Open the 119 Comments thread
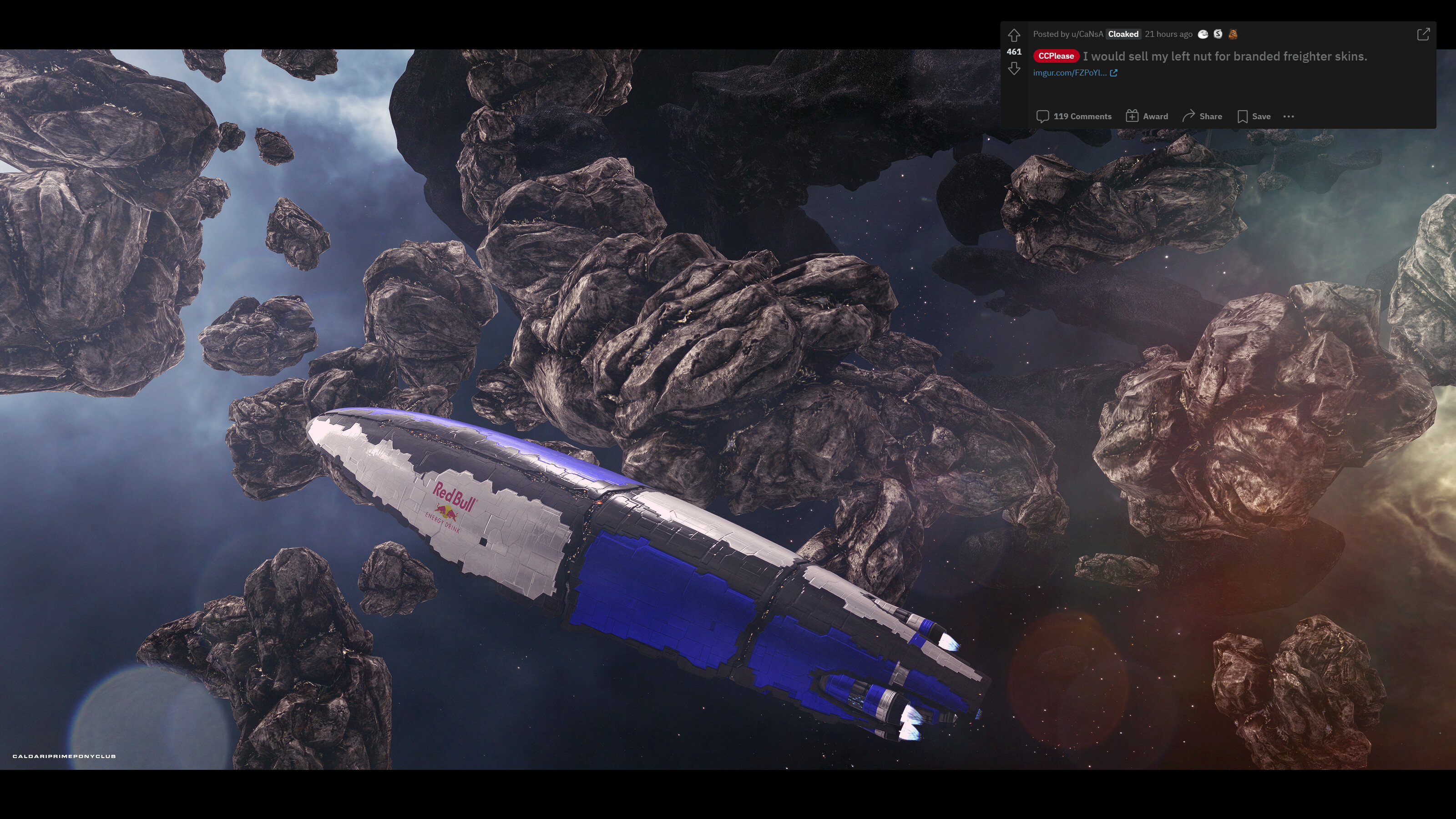This screenshot has width=1456, height=819. 1074,116
